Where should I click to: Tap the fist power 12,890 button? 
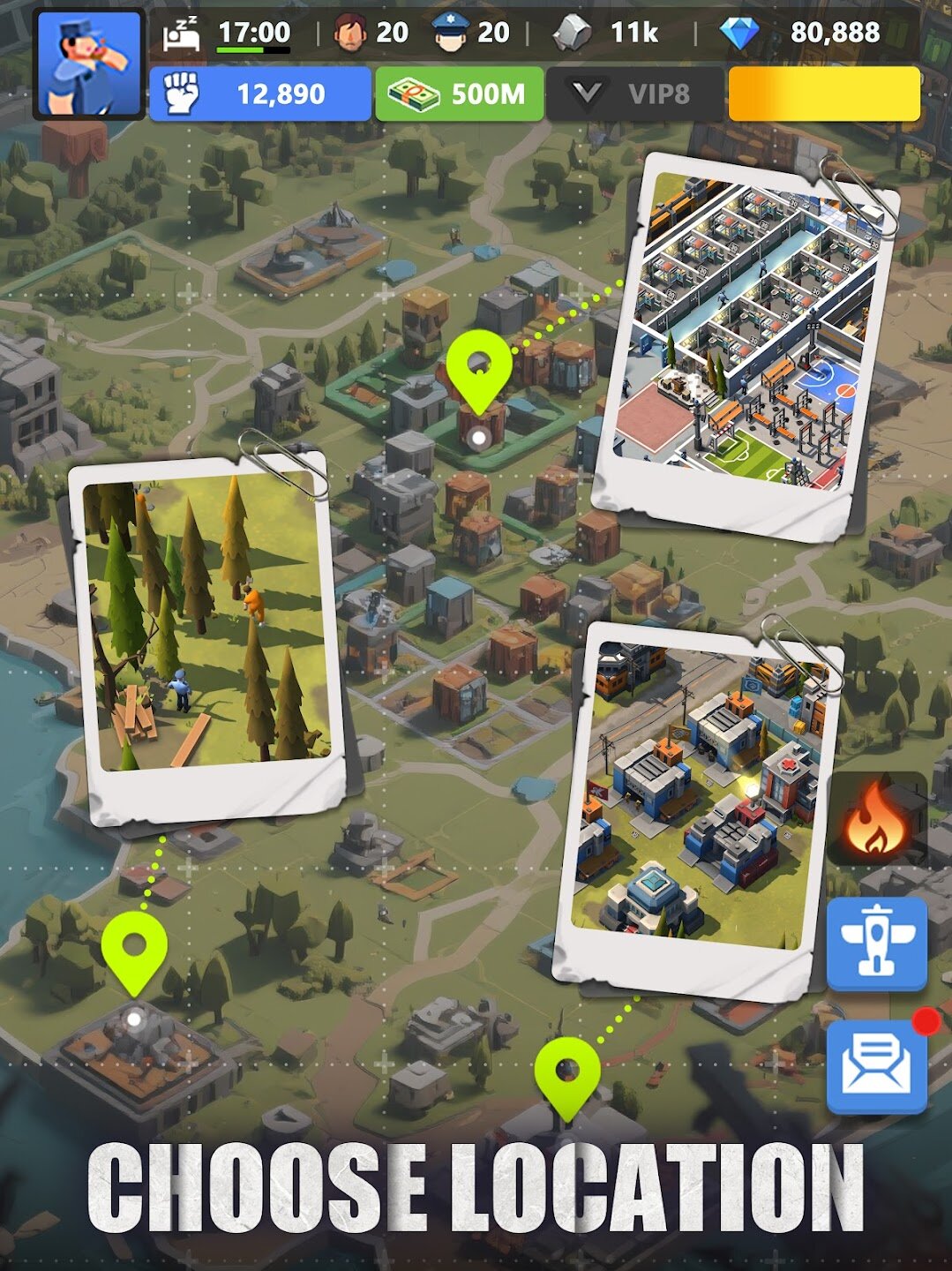pyautogui.click(x=259, y=94)
